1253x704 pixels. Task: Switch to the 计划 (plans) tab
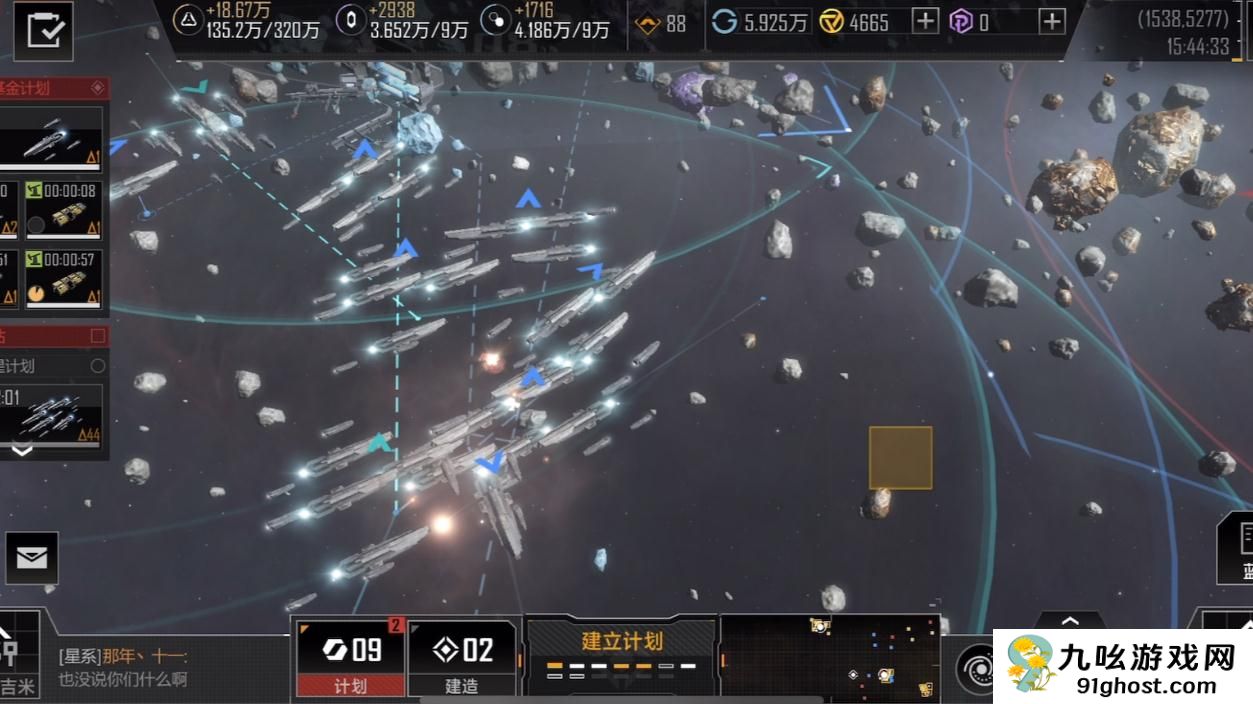tap(351, 658)
